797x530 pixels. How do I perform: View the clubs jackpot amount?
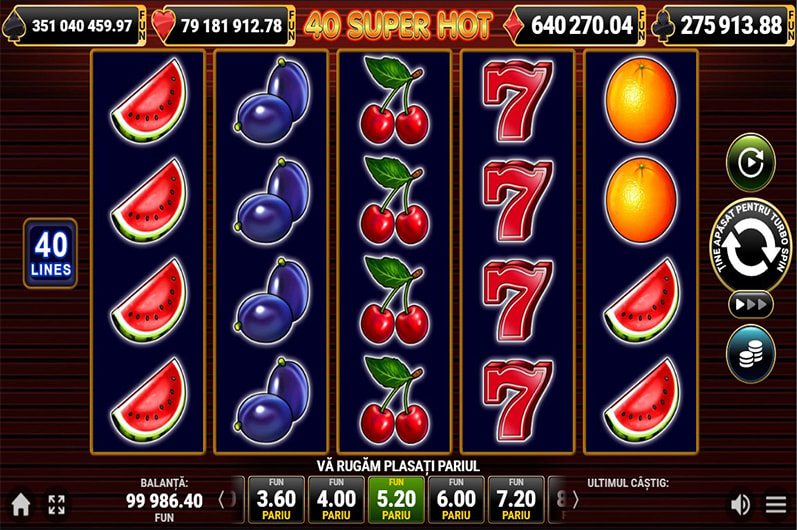click(x=731, y=25)
